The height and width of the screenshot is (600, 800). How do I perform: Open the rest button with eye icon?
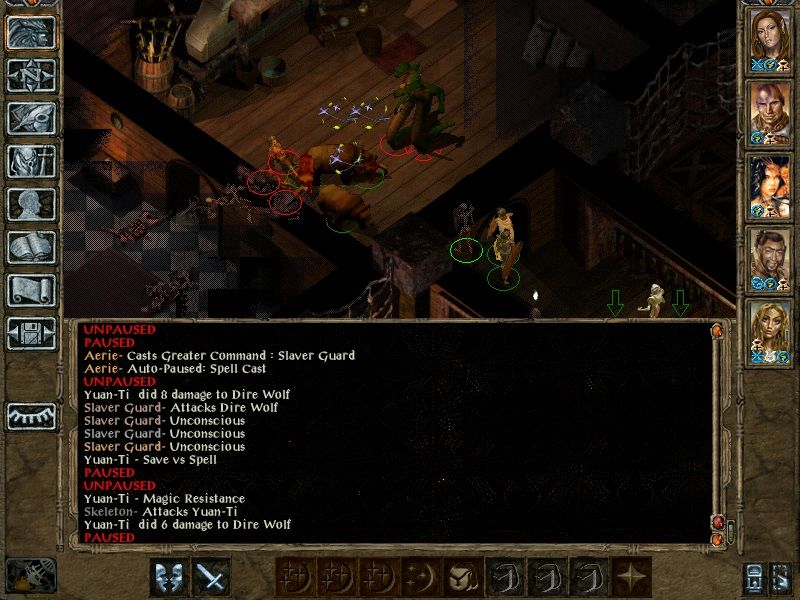point(31,415)
